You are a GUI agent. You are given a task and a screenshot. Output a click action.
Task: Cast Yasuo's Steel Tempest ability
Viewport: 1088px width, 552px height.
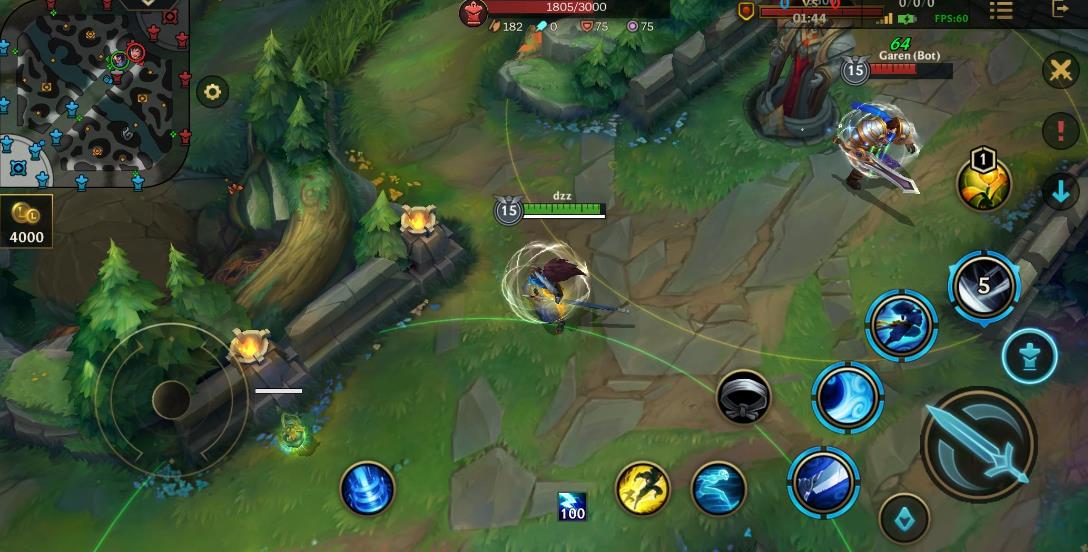coord(824,481)
